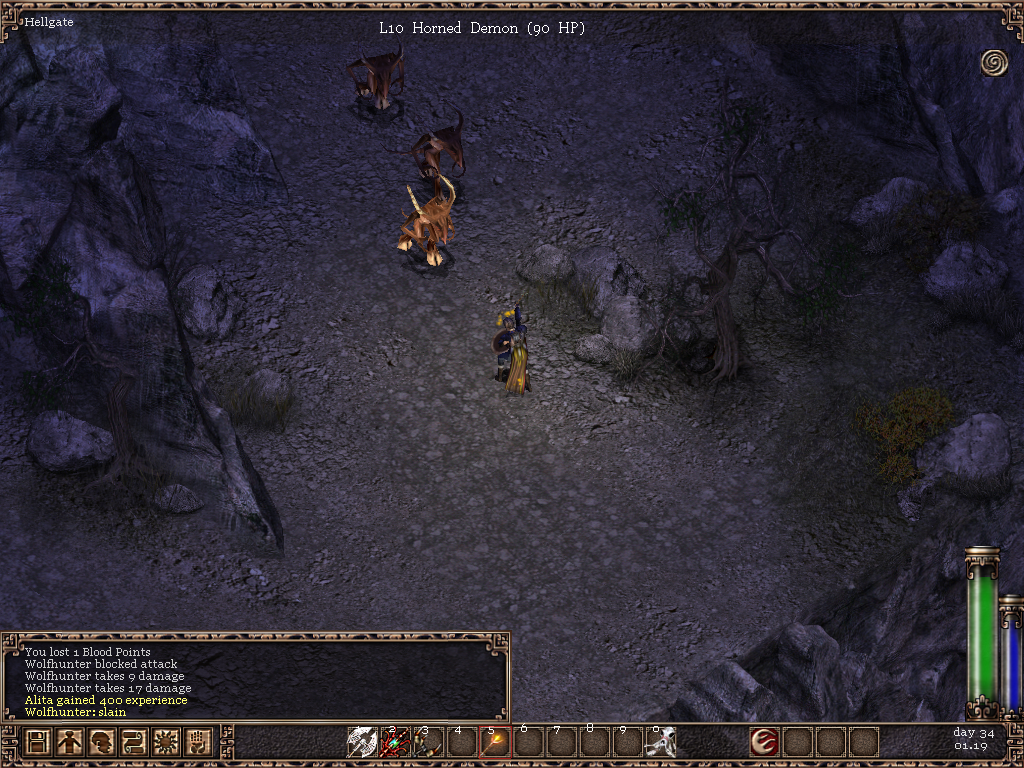Viewport: 1024px width, 768px height.
Task: Select the red clawed item in slot 2
Action: (395, 742)
